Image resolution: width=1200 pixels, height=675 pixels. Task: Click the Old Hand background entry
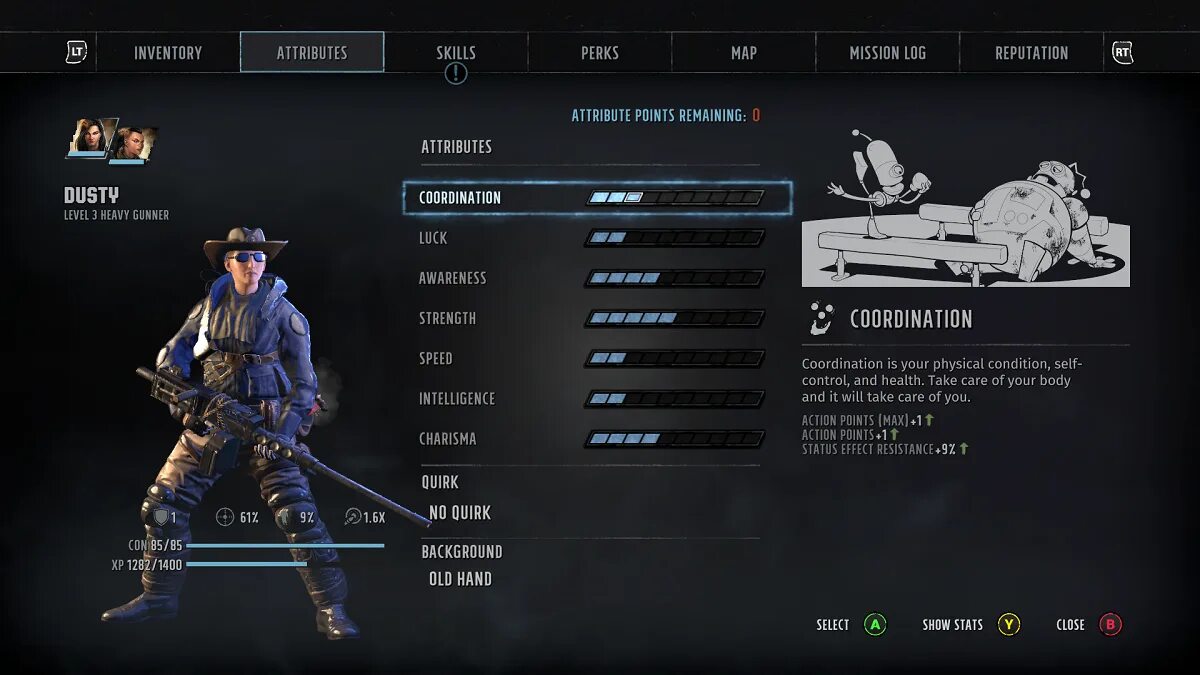pyautogui.click(x=460, y=579)
